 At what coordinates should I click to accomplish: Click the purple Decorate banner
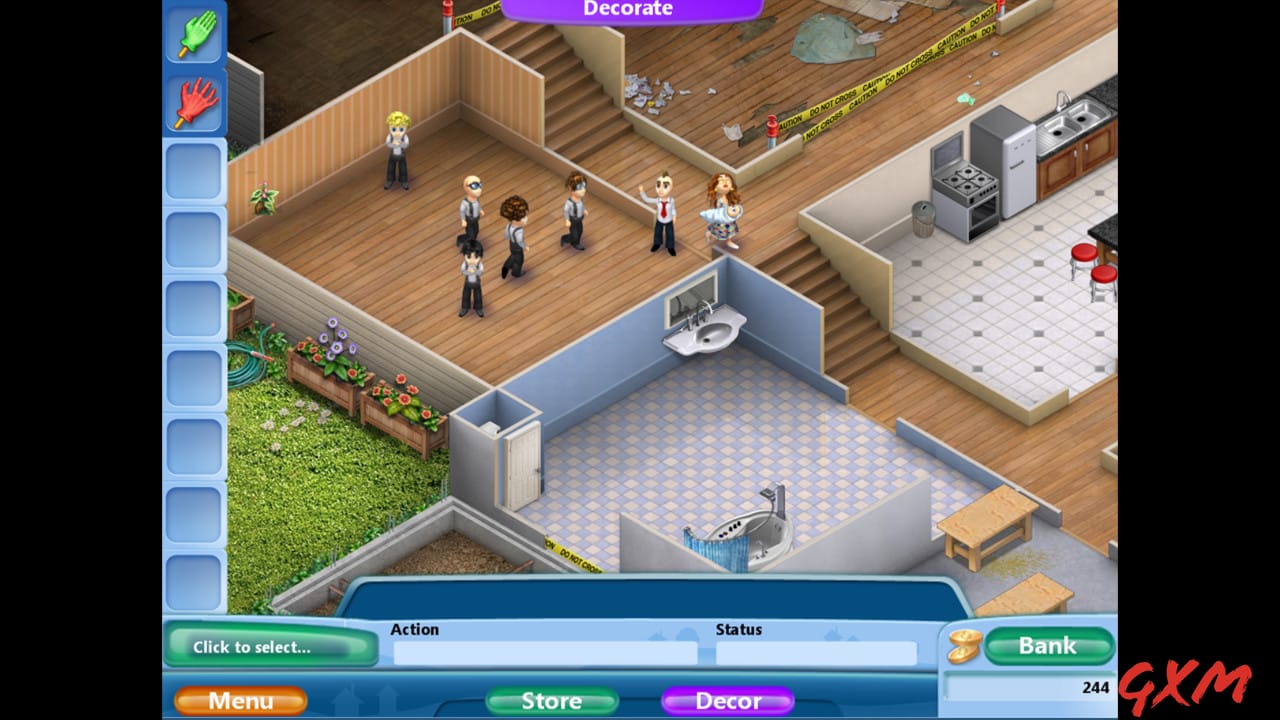tap(627, 8)
